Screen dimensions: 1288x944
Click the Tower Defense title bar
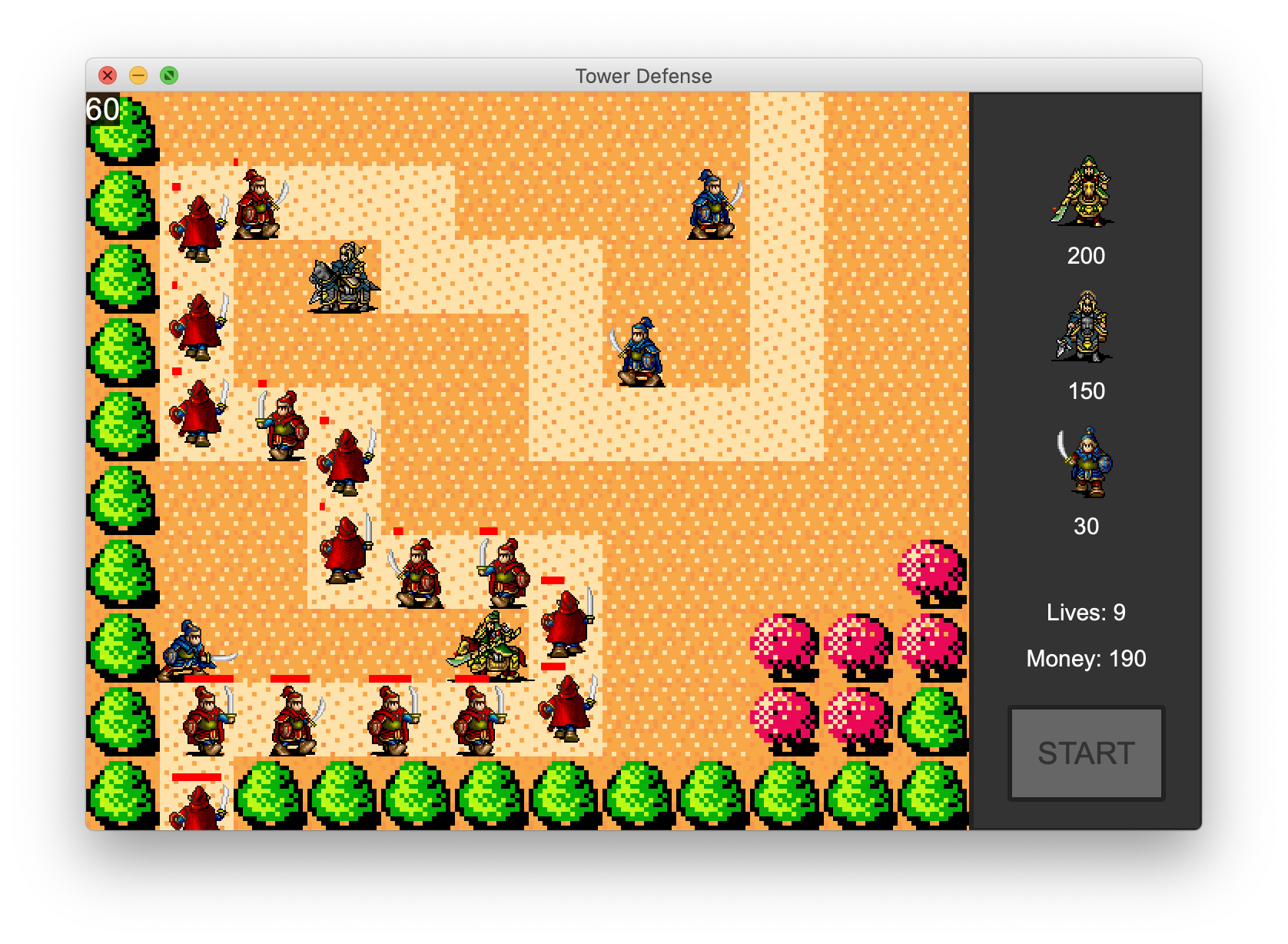[x=644, y=76]
